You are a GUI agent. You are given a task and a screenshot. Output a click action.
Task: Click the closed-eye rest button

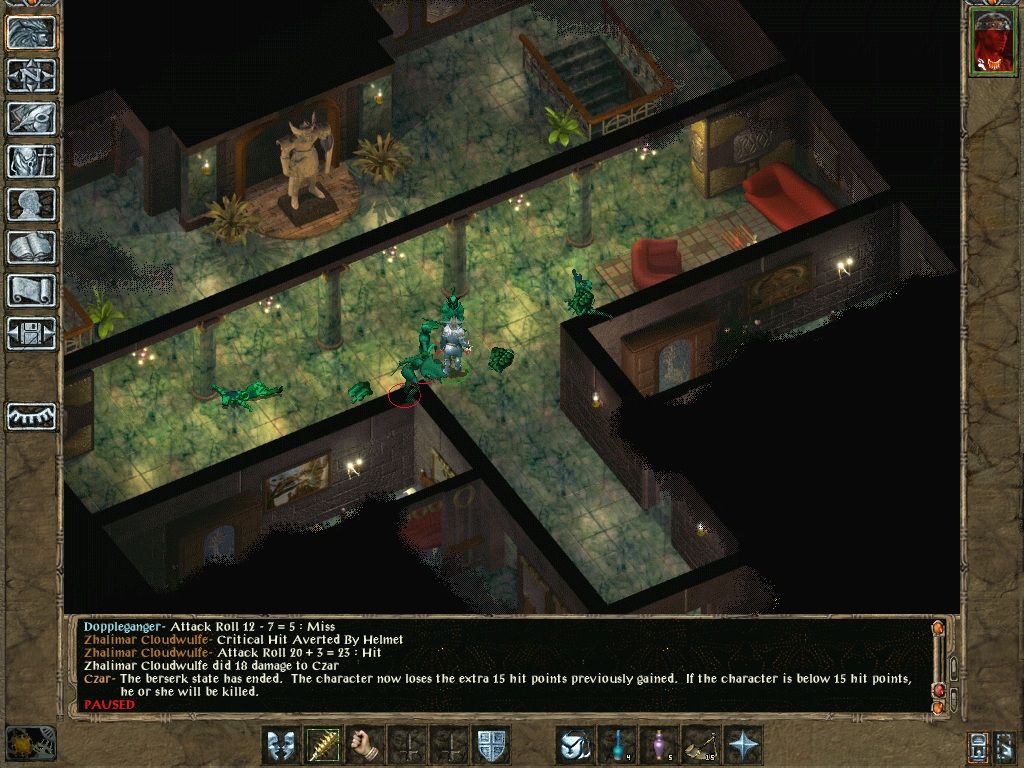point(31,416)
